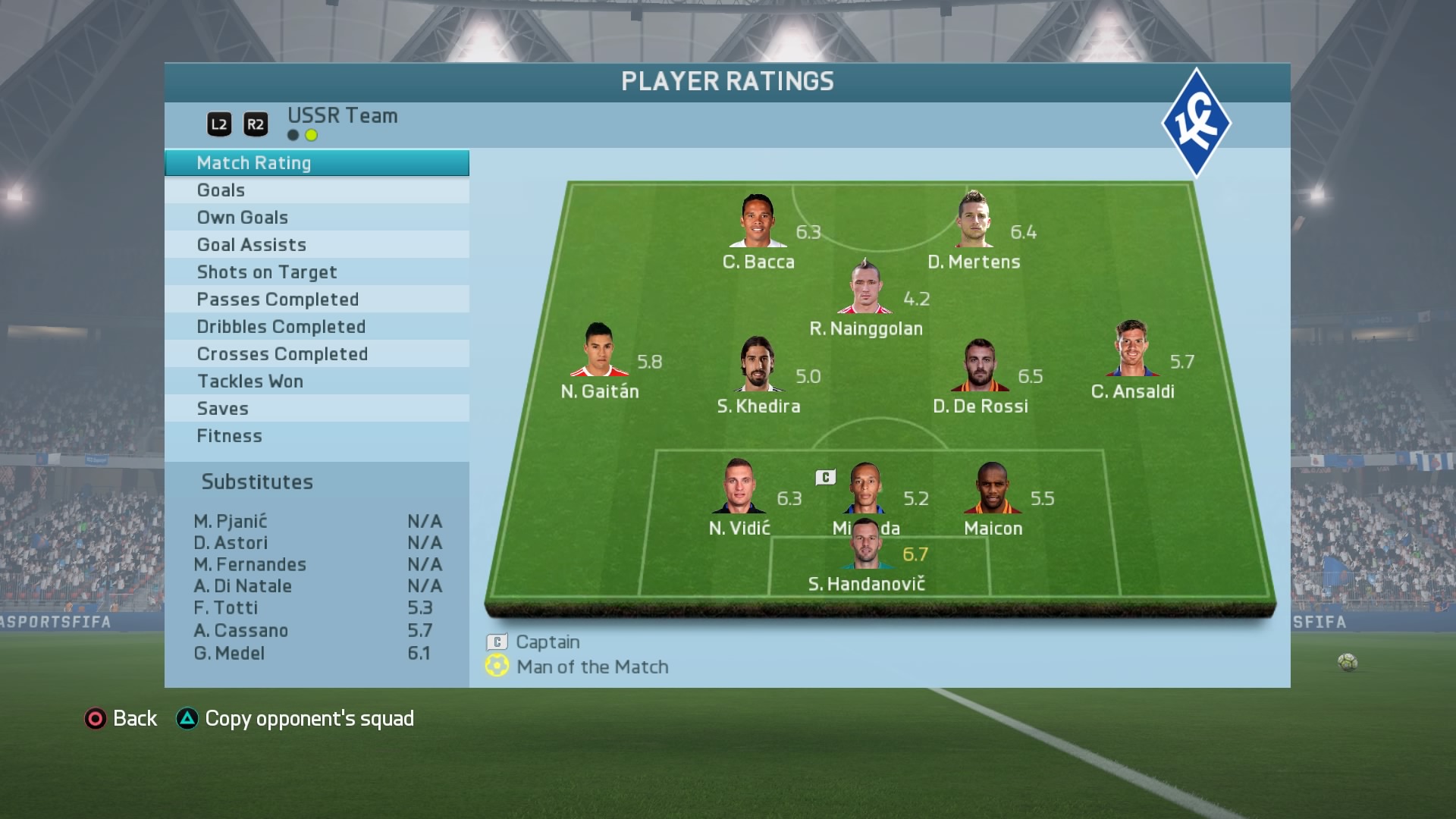Select Tackles Won stat
Viewport: 1456px width, 819px height.
coord(316,381)
